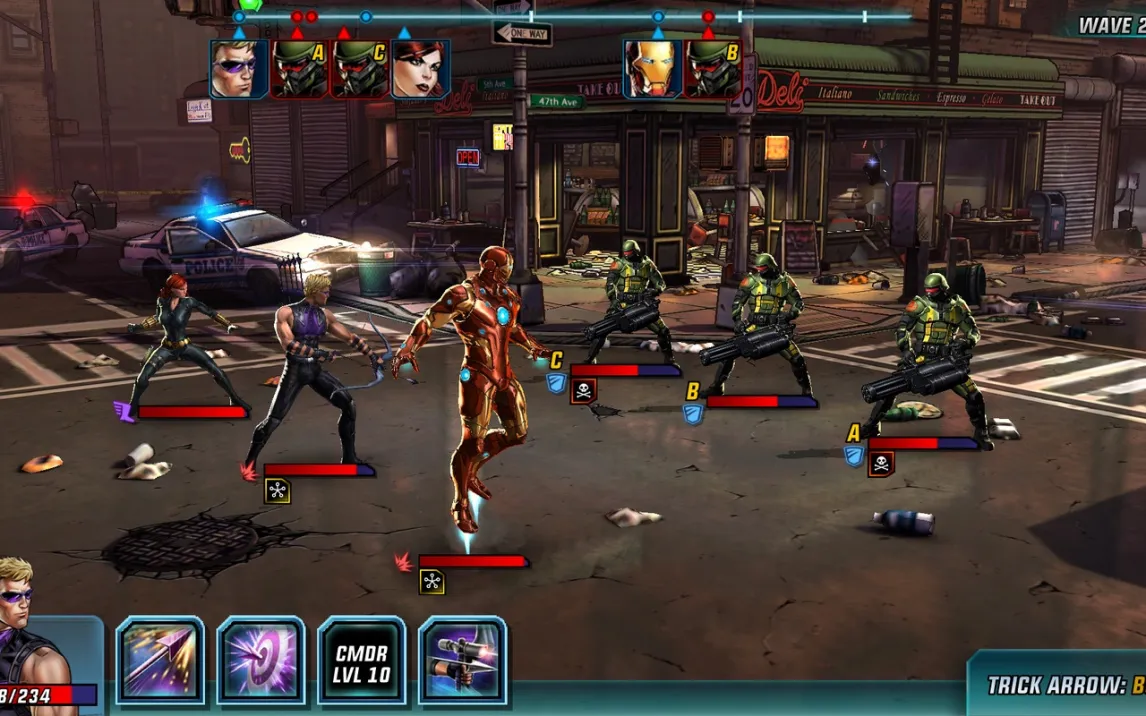Choose the trick arrow launcher ability
This screenshot has width=1146, height=716.
(462, 661)
